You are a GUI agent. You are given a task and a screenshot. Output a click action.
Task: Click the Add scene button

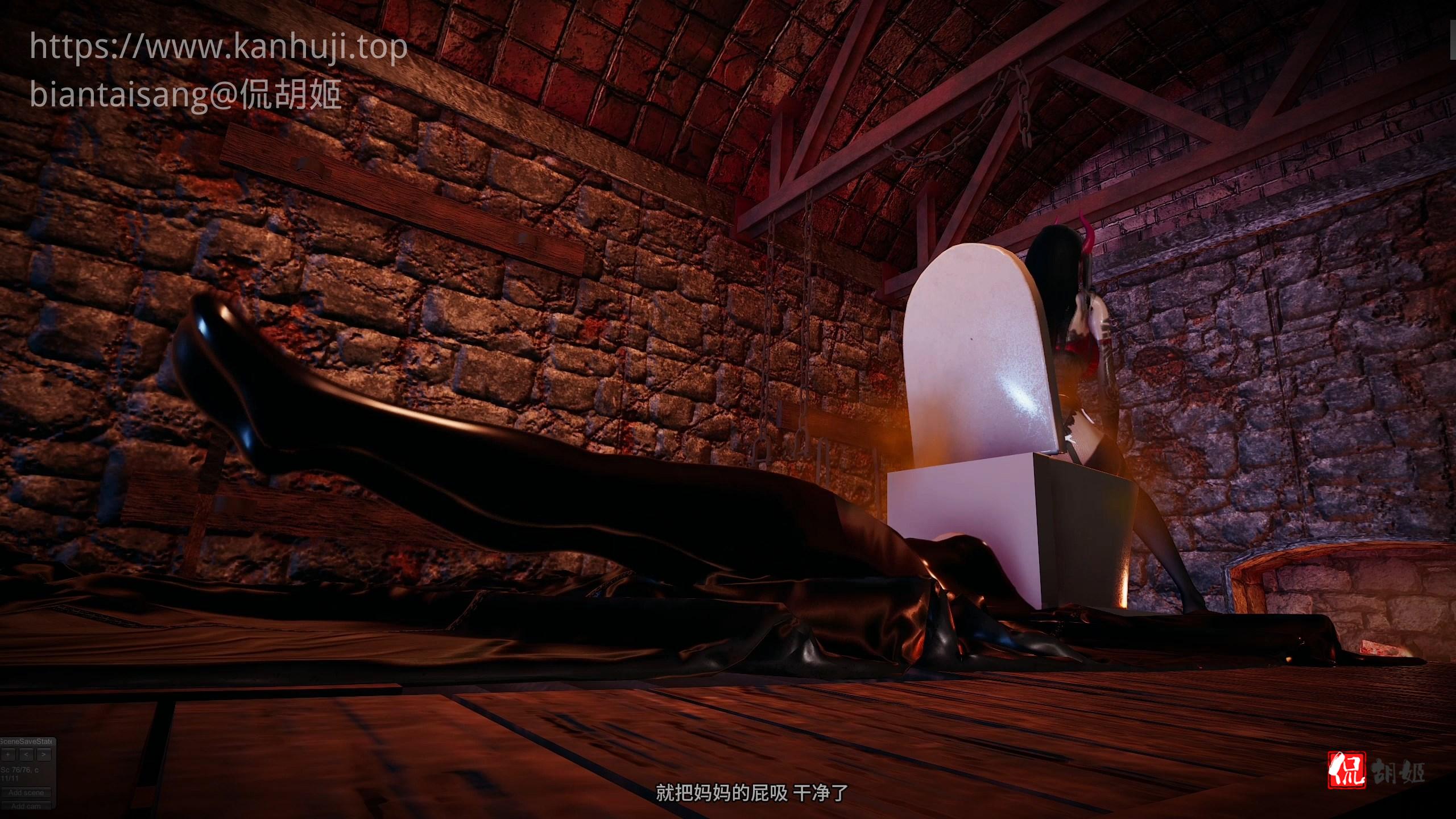point(26,792)
